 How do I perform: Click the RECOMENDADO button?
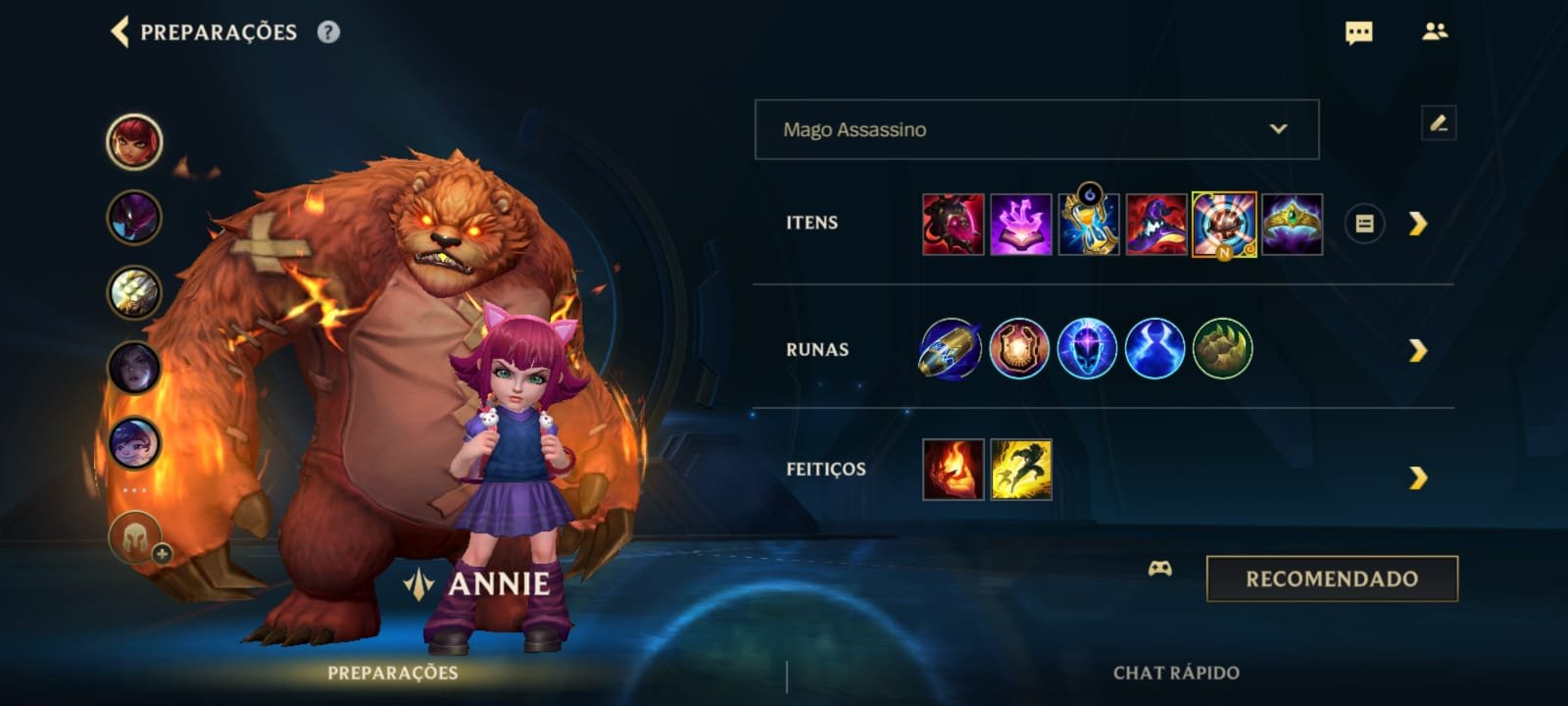click(x=1331, y=579)
